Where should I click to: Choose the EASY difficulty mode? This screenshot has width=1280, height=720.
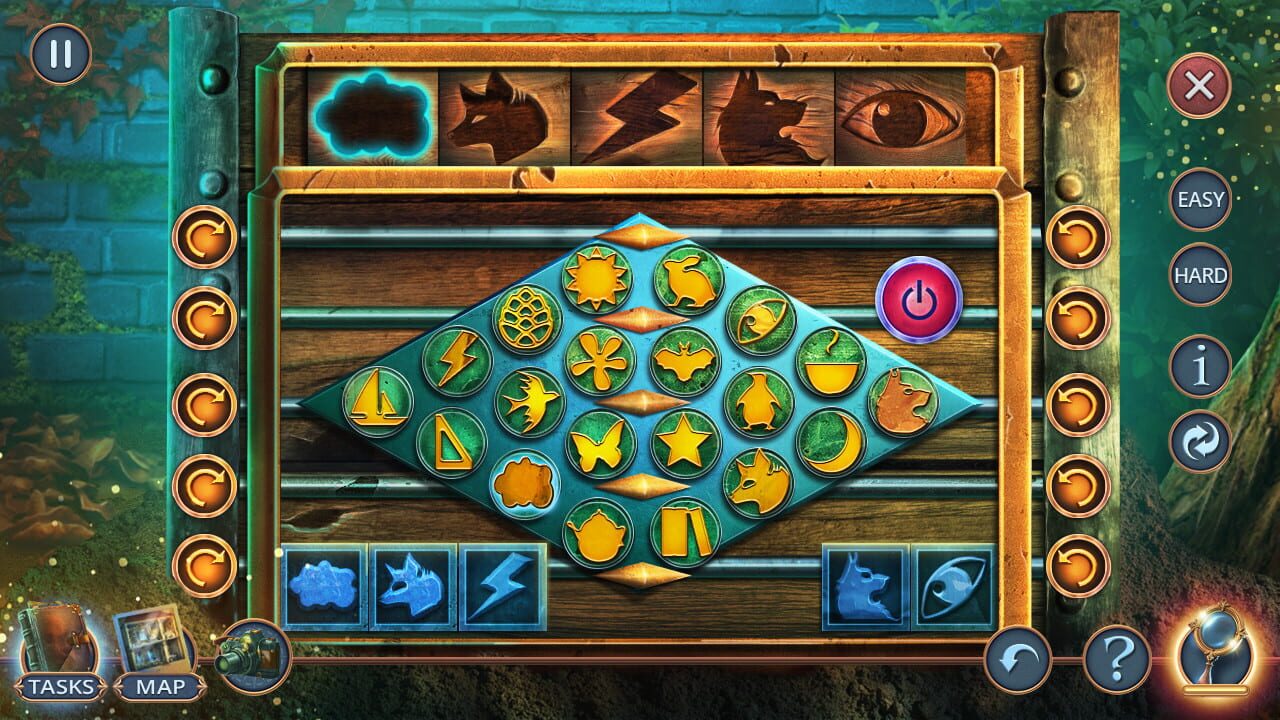point(1199,200)
